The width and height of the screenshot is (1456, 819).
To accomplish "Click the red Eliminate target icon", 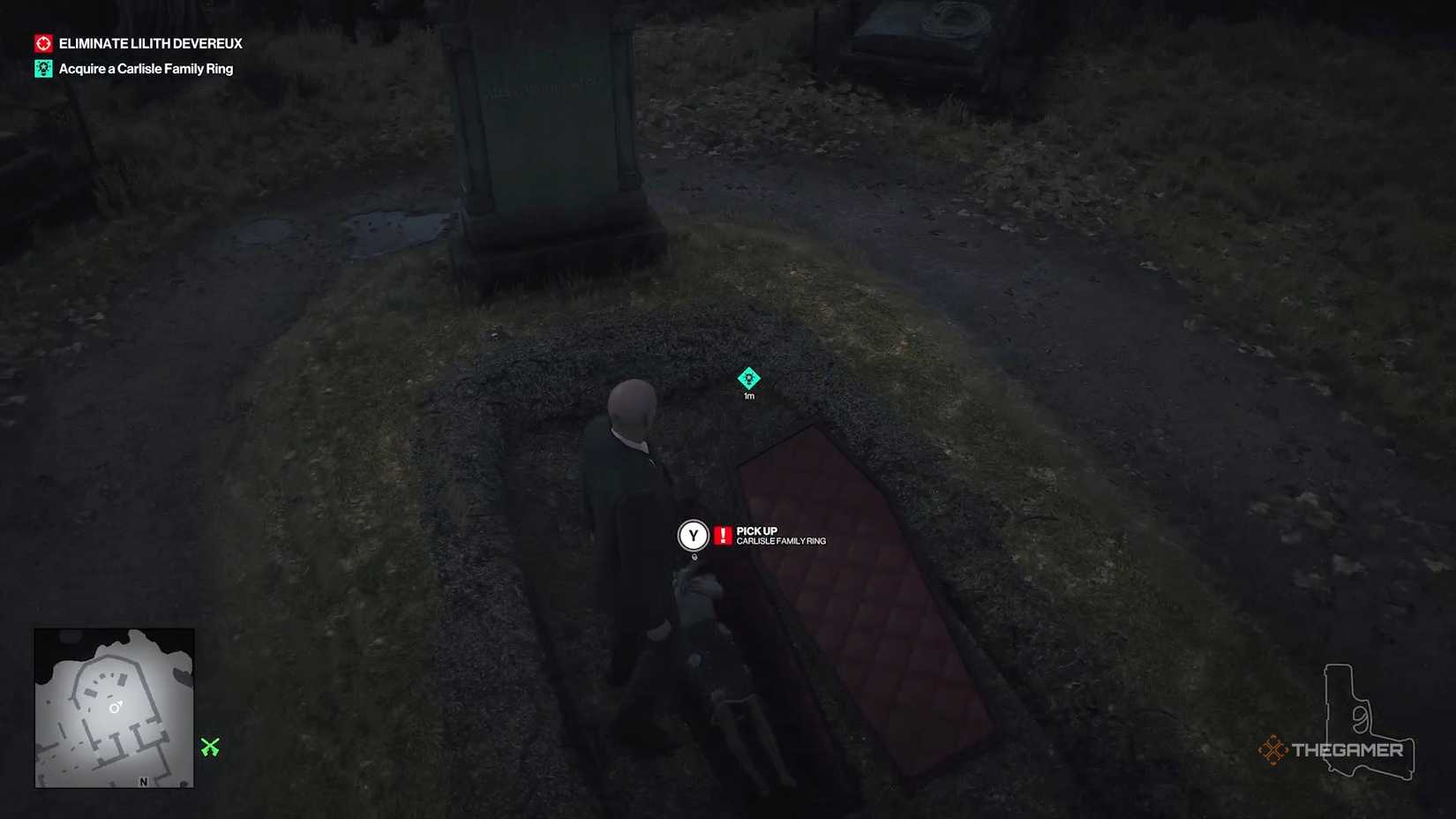I will tap(41, 42).
